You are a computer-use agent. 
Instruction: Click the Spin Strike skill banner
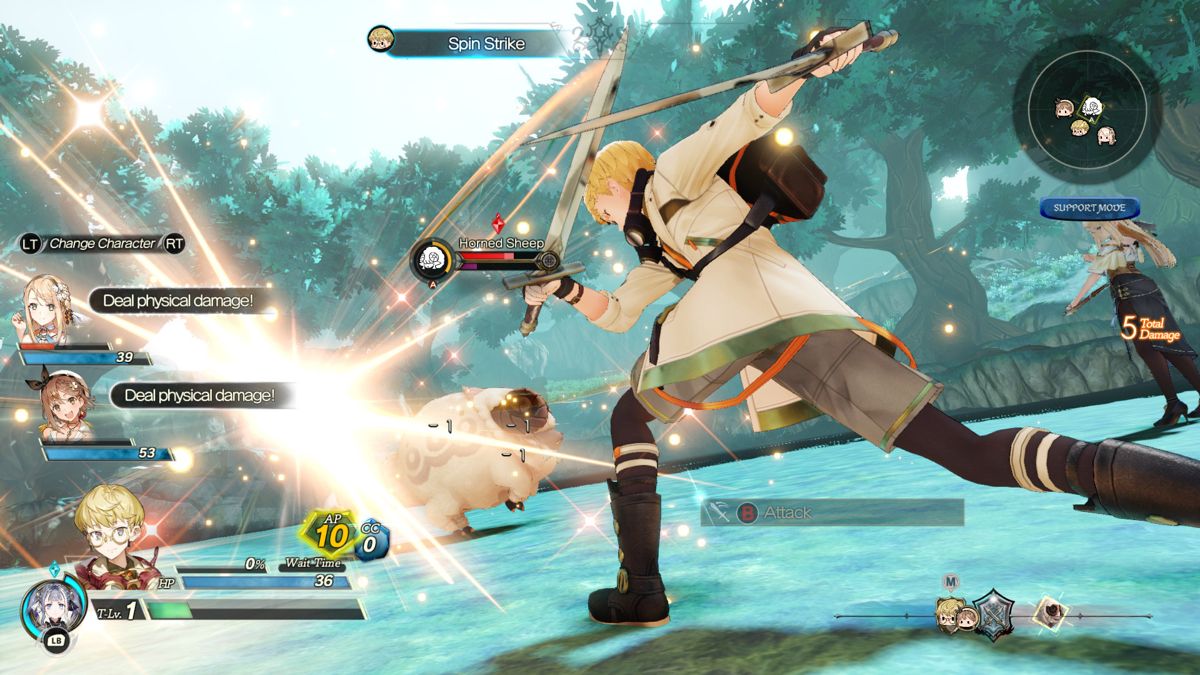pyautogui.click(x=466, y=43)
